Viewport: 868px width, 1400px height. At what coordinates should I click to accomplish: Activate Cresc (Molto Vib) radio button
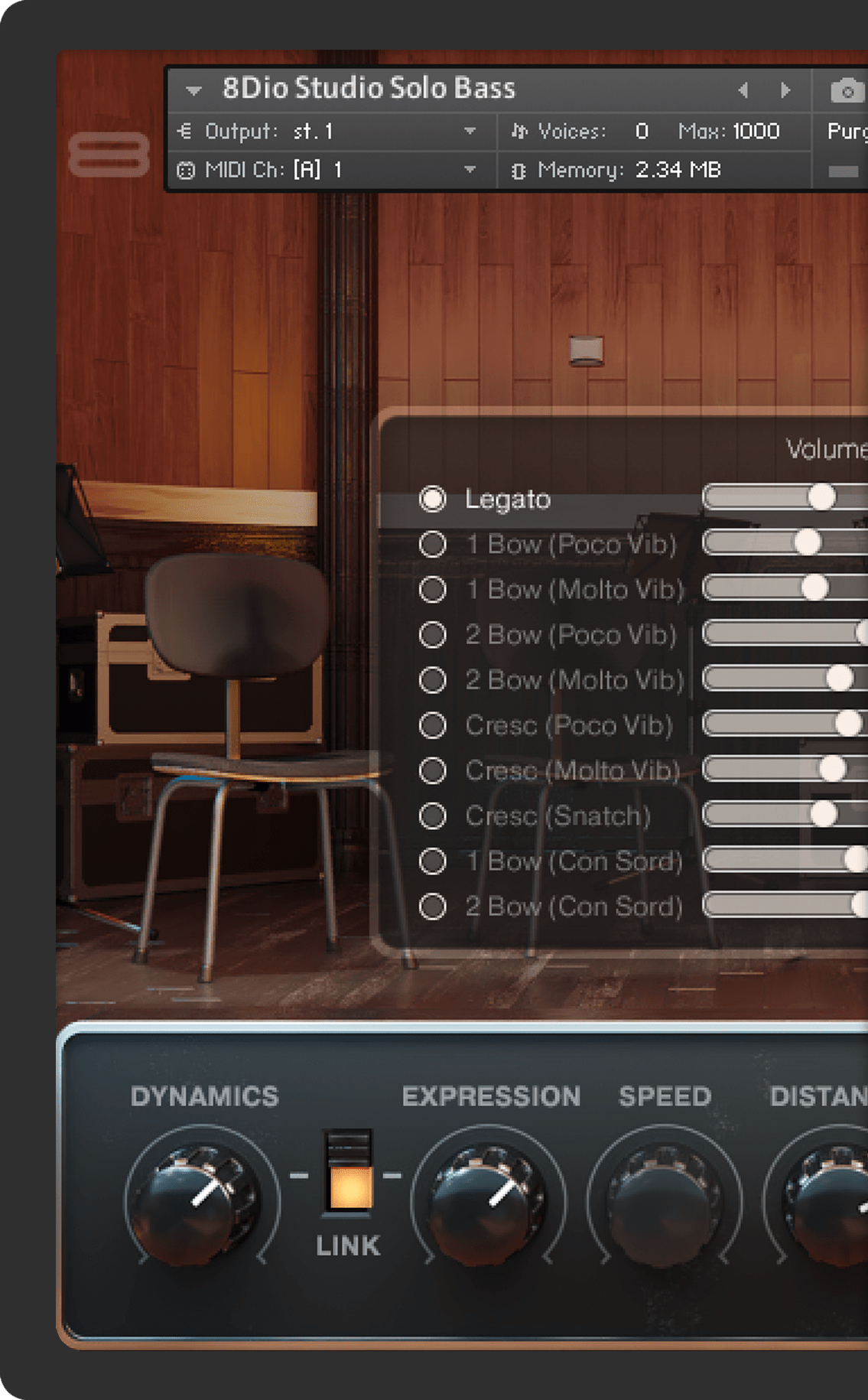(x=433, y=770)
